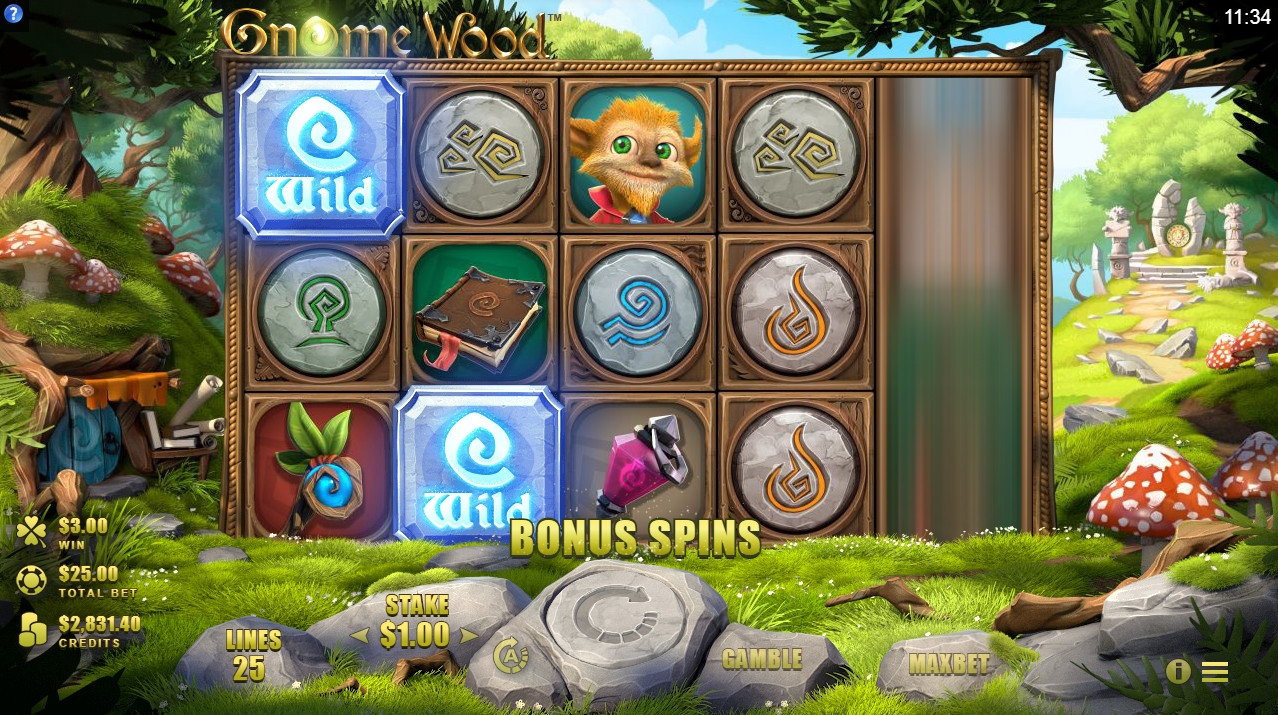
Task: Open the Gamble feature
Action: tap(762, 659)
